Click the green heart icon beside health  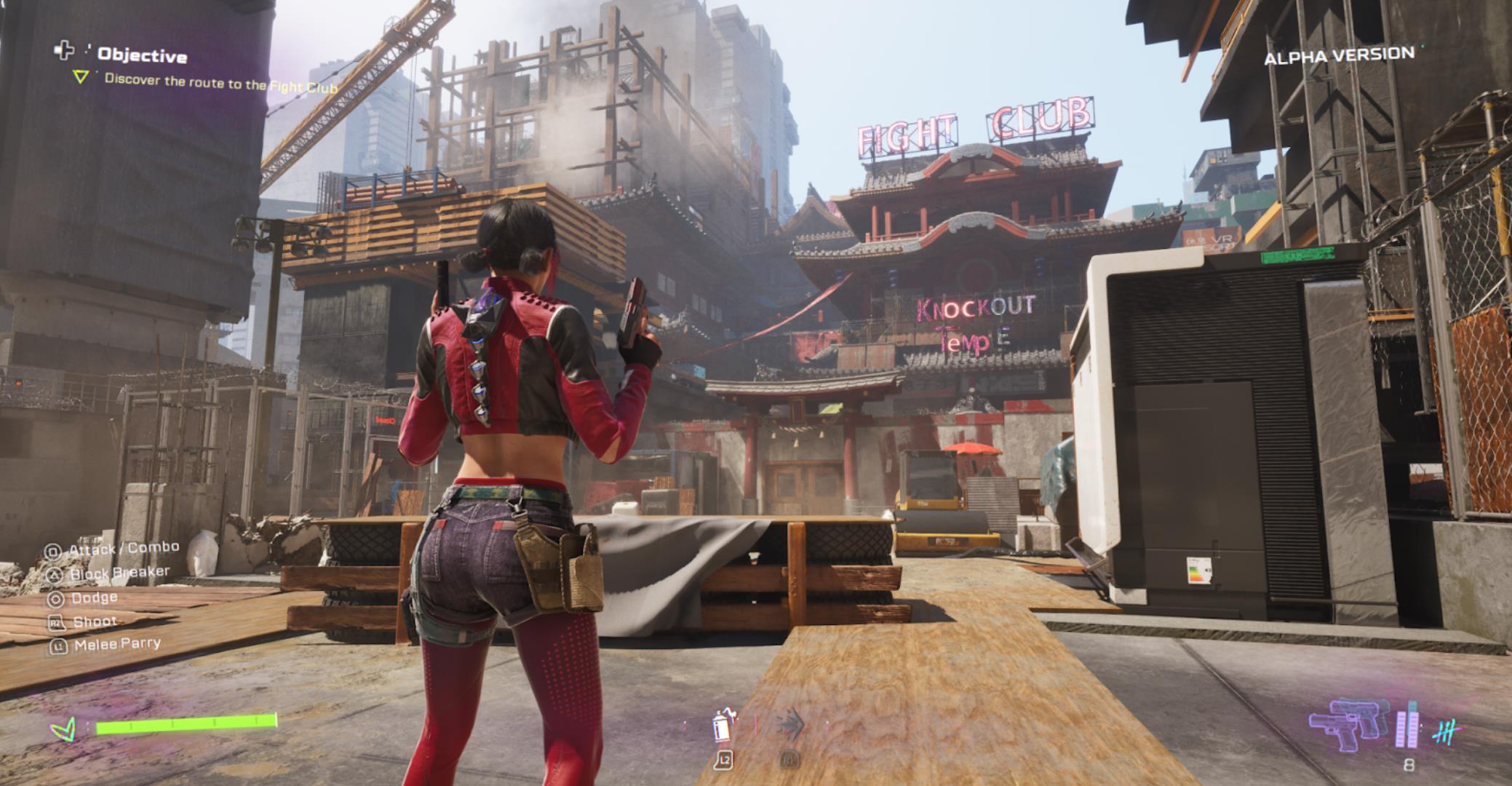(x=63, y=728)
